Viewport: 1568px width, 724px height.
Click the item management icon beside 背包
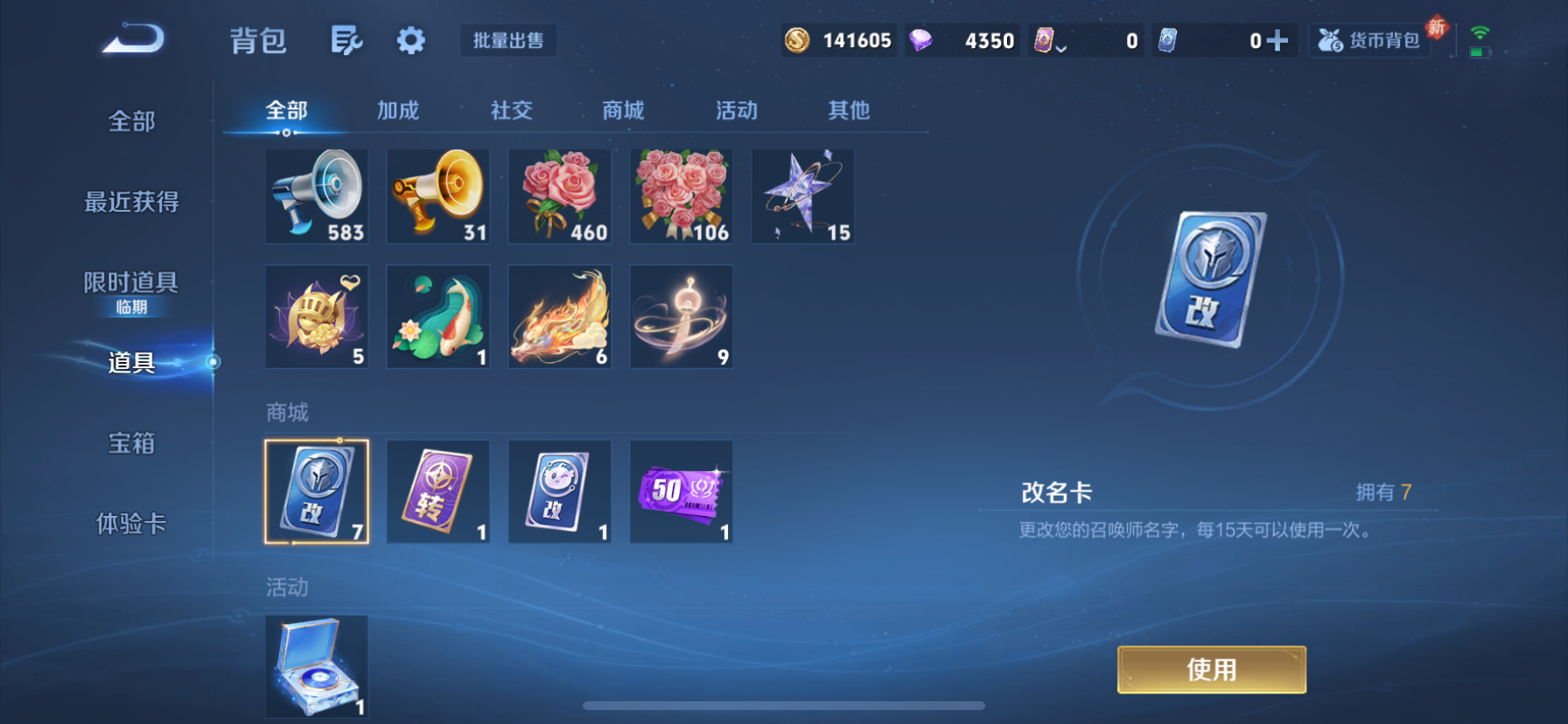(346, 40)
